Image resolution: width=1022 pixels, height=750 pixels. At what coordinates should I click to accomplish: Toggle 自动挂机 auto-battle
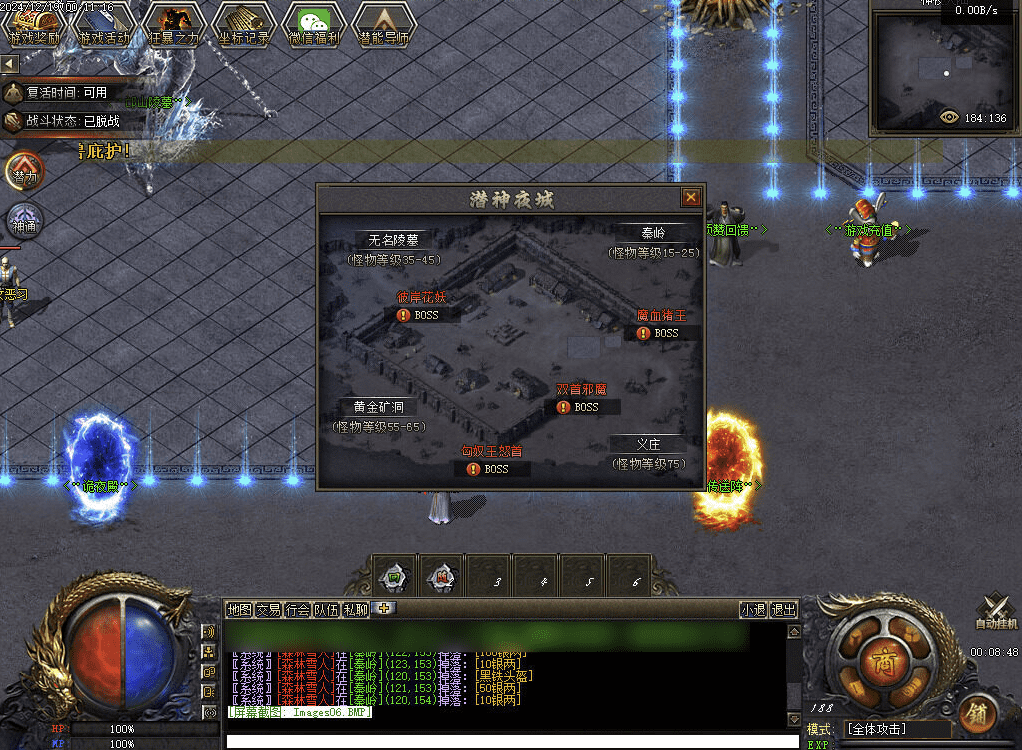pyautogui.click(x=994, y=610)
